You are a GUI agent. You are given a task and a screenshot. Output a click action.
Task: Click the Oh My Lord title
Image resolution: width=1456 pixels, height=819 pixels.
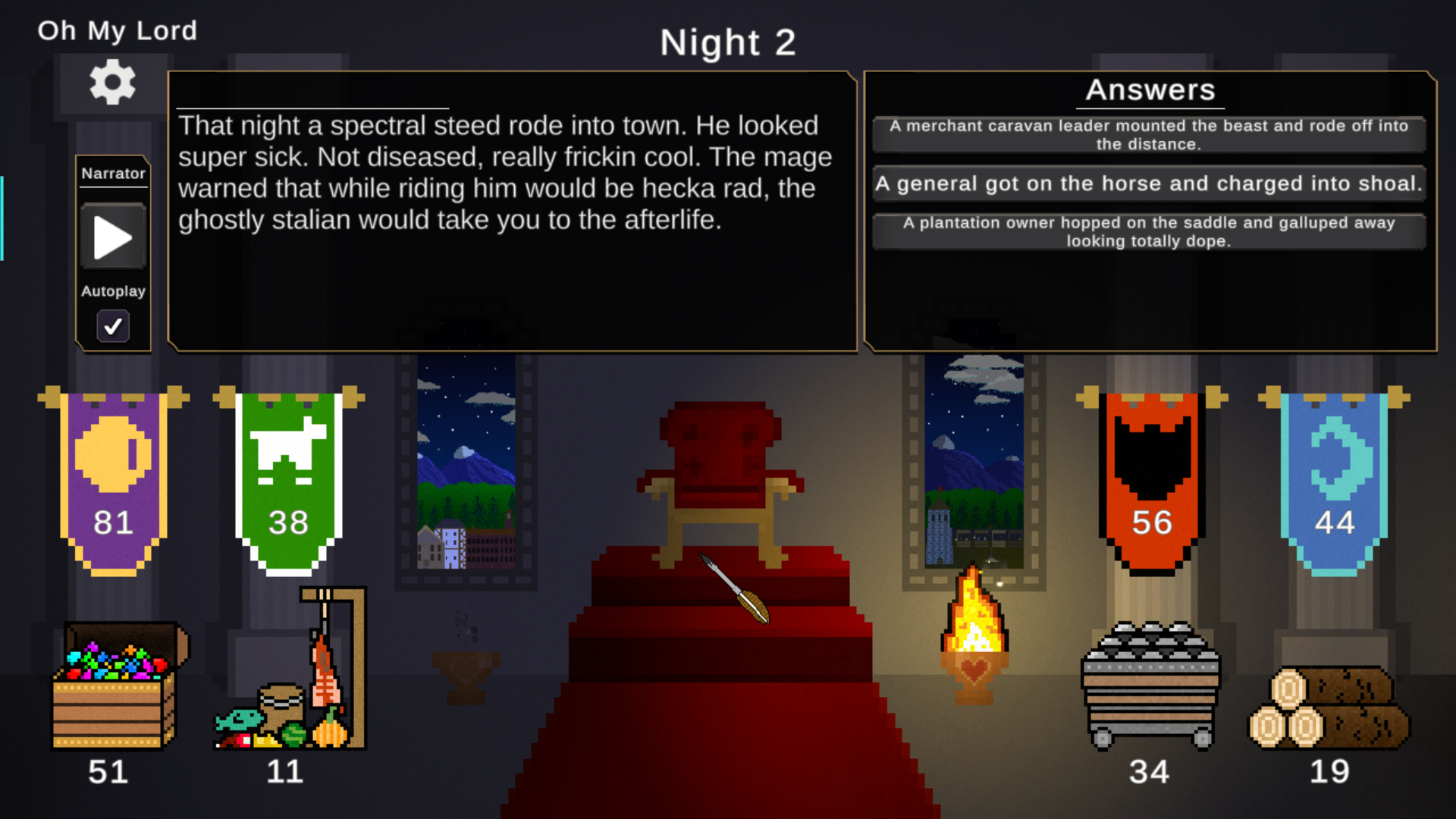click(117, 31)
